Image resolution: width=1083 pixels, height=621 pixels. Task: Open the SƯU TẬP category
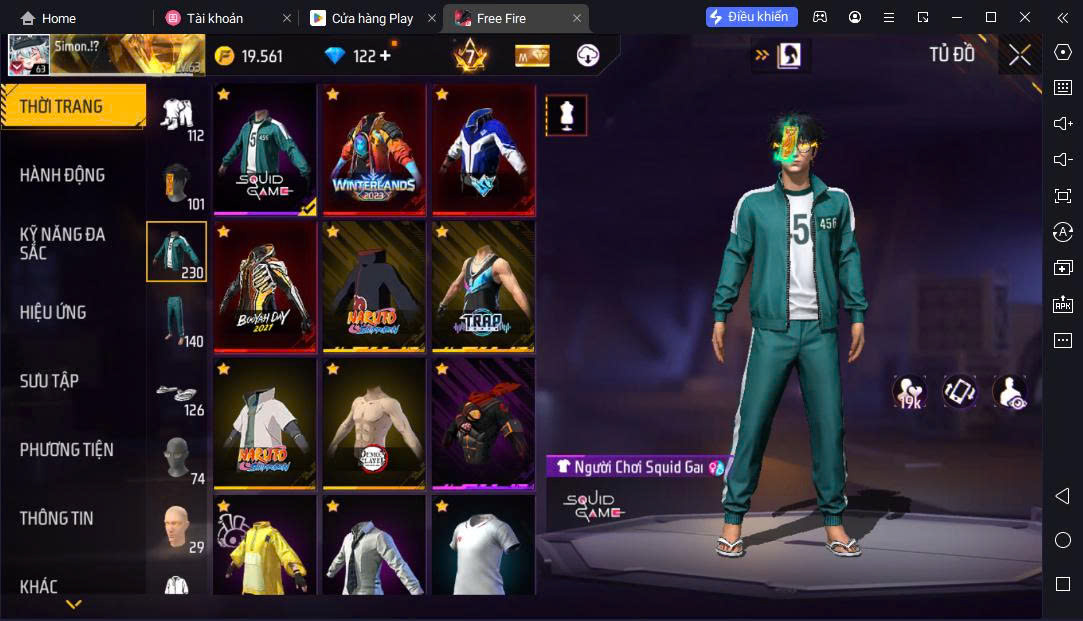point(49,381)
